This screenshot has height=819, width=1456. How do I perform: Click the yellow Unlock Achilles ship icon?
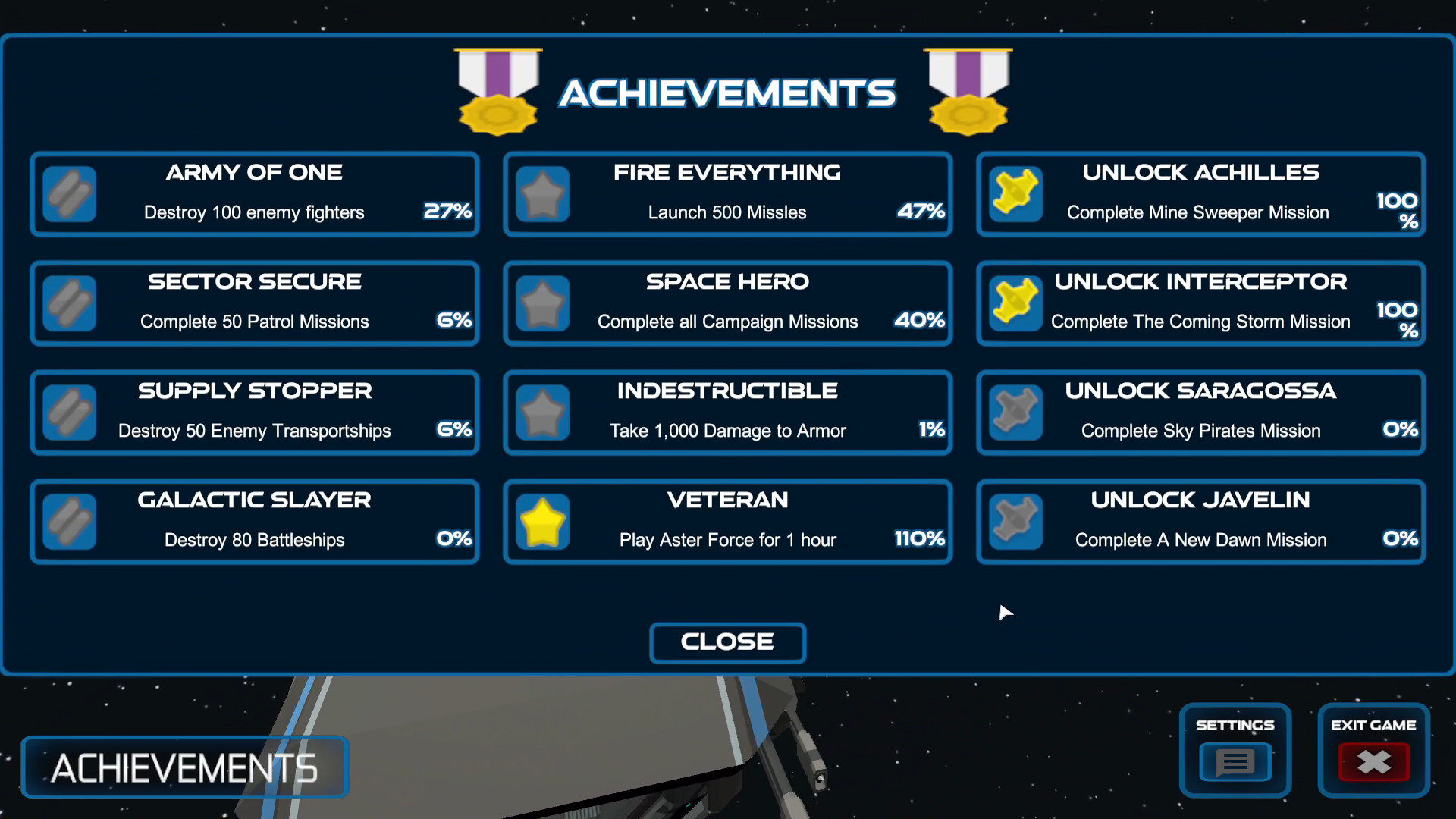click(x=1015, y=194)
